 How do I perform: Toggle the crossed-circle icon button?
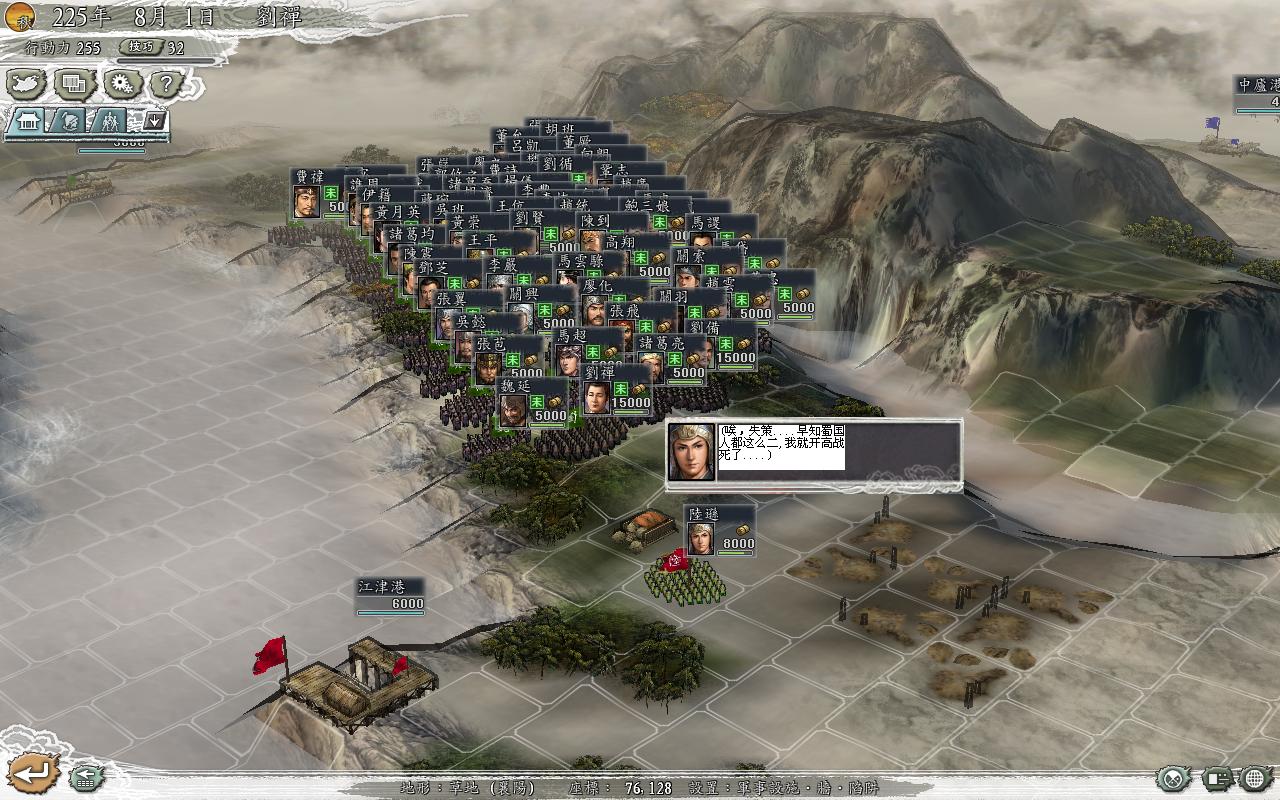pos(1175,777)
